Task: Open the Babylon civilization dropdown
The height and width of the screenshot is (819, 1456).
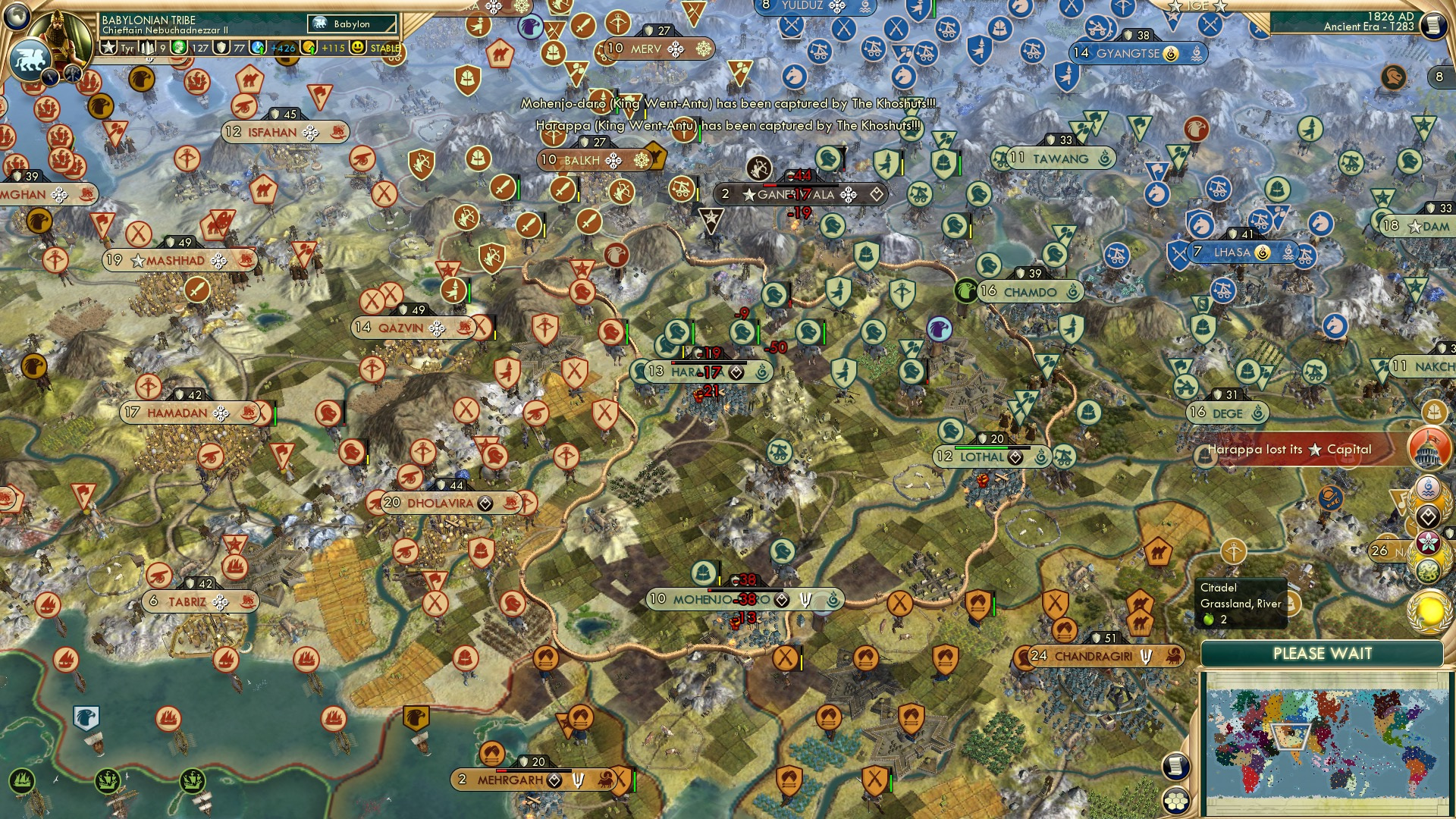Action: click(350, 24)
